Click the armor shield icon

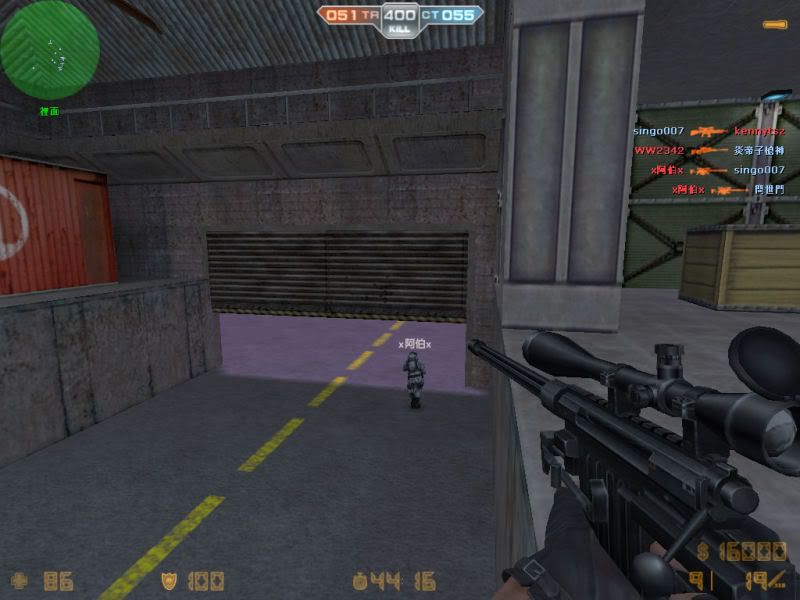coord(171,580)
